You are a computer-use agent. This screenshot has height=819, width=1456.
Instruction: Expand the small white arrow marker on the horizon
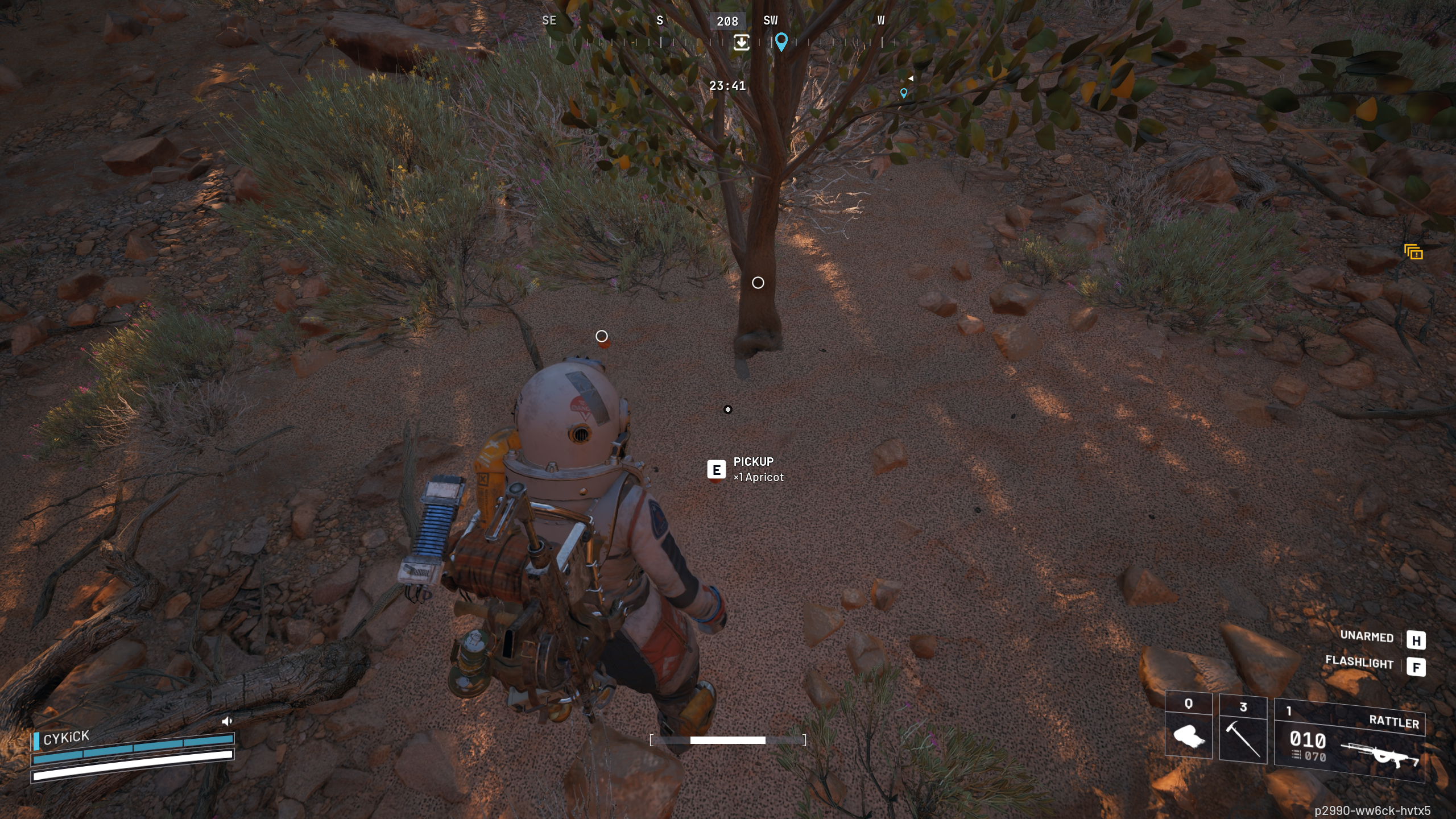point(910,78)
